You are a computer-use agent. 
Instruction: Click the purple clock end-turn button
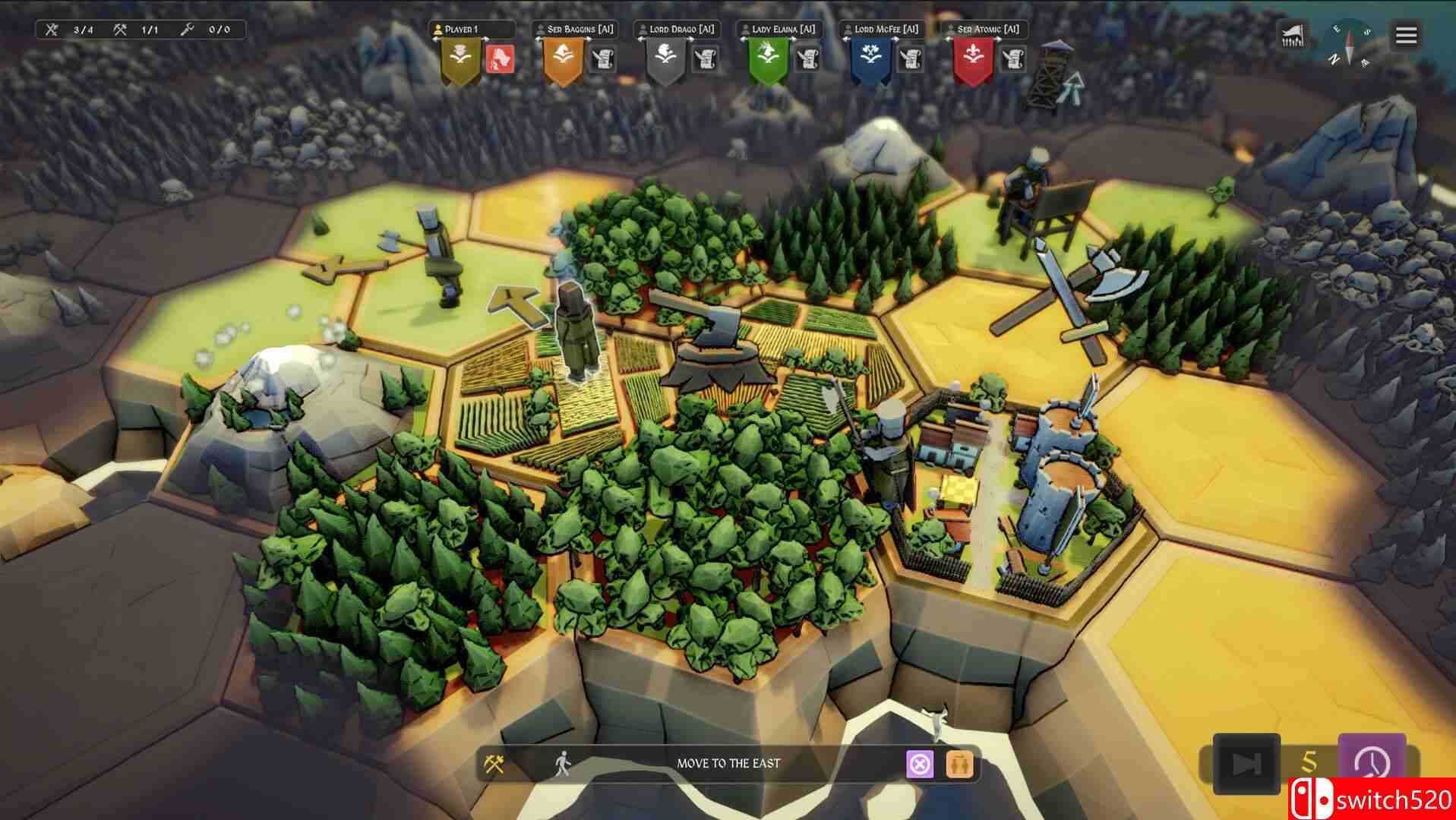1372,762
